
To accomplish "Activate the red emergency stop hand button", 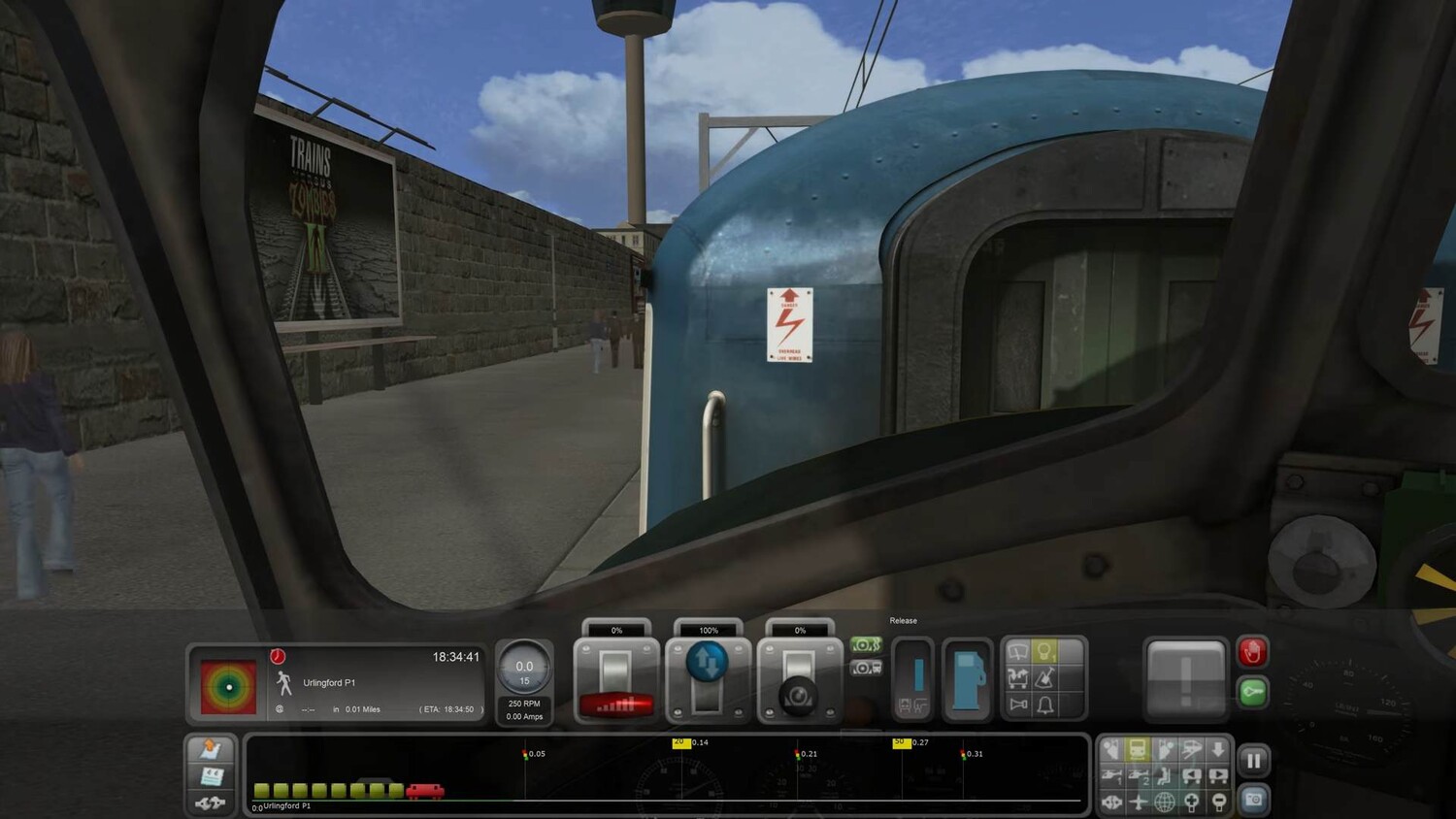I will (1252, 652).
